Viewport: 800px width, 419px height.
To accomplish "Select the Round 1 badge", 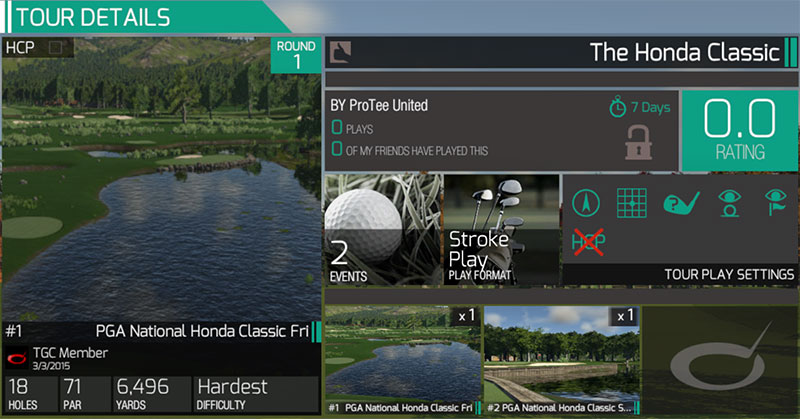I will click(297, 55).
